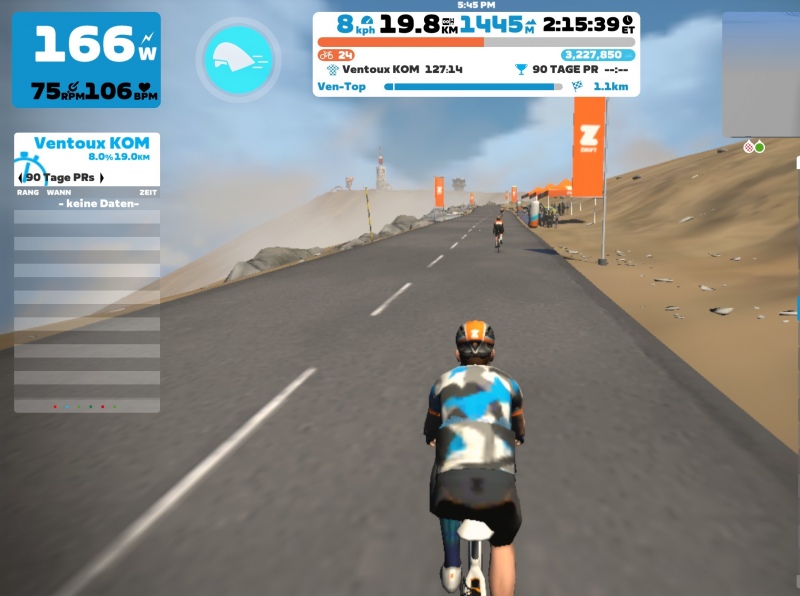800x596 pixels.
Task: Show the previous leaderboard with left arrow
Action: (x=21, y=178)
